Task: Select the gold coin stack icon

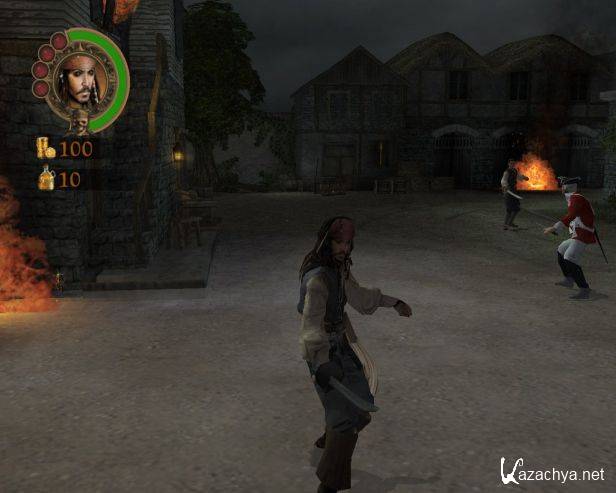Action: (x=45, y=148)
